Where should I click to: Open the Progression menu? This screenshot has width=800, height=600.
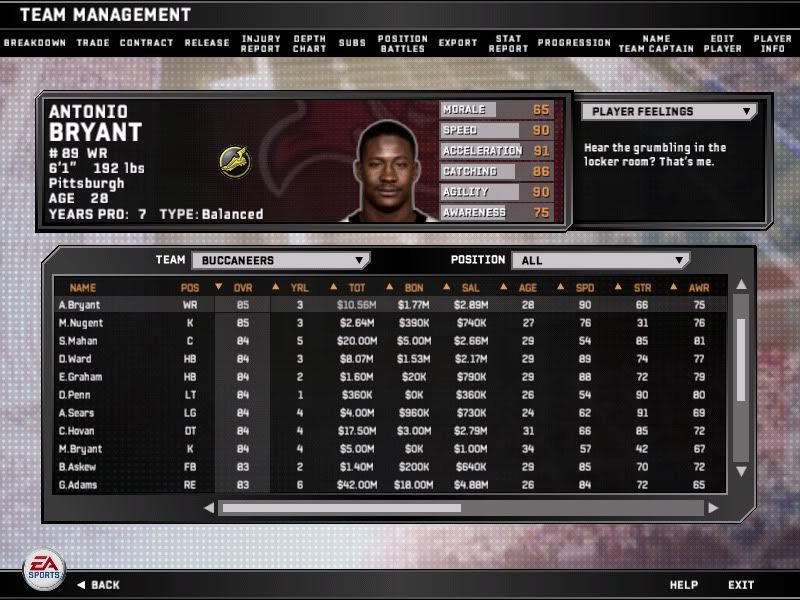click(573, 43)
